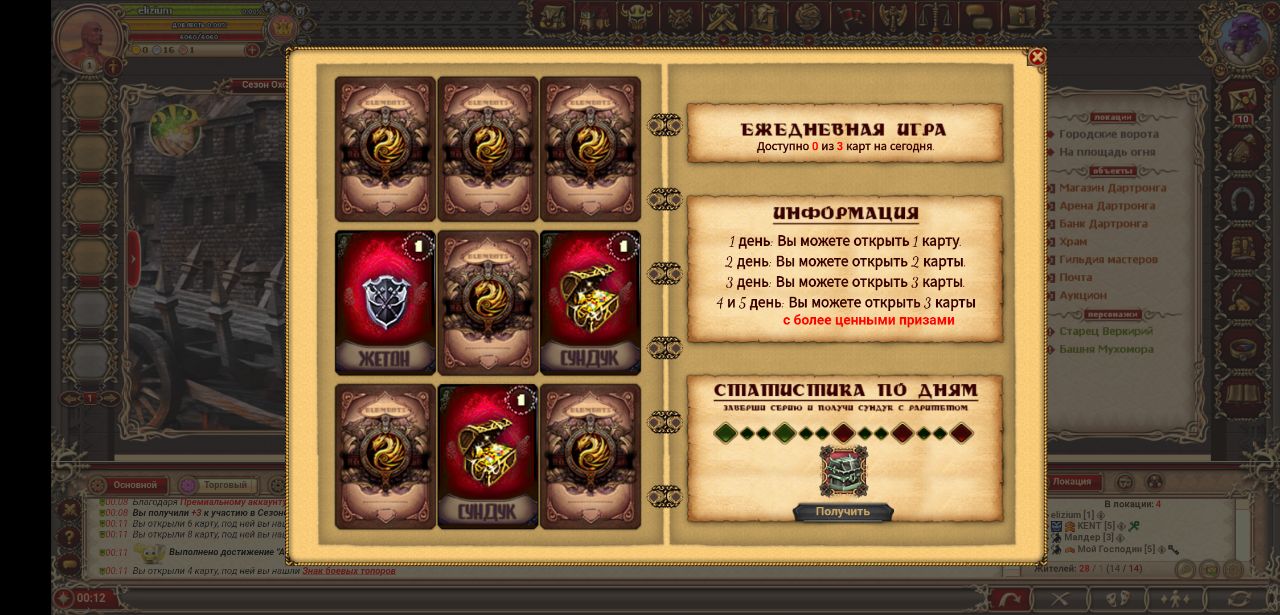Open the balance scales menu icon
The image size is (1280, 615).
click(934, 16)
